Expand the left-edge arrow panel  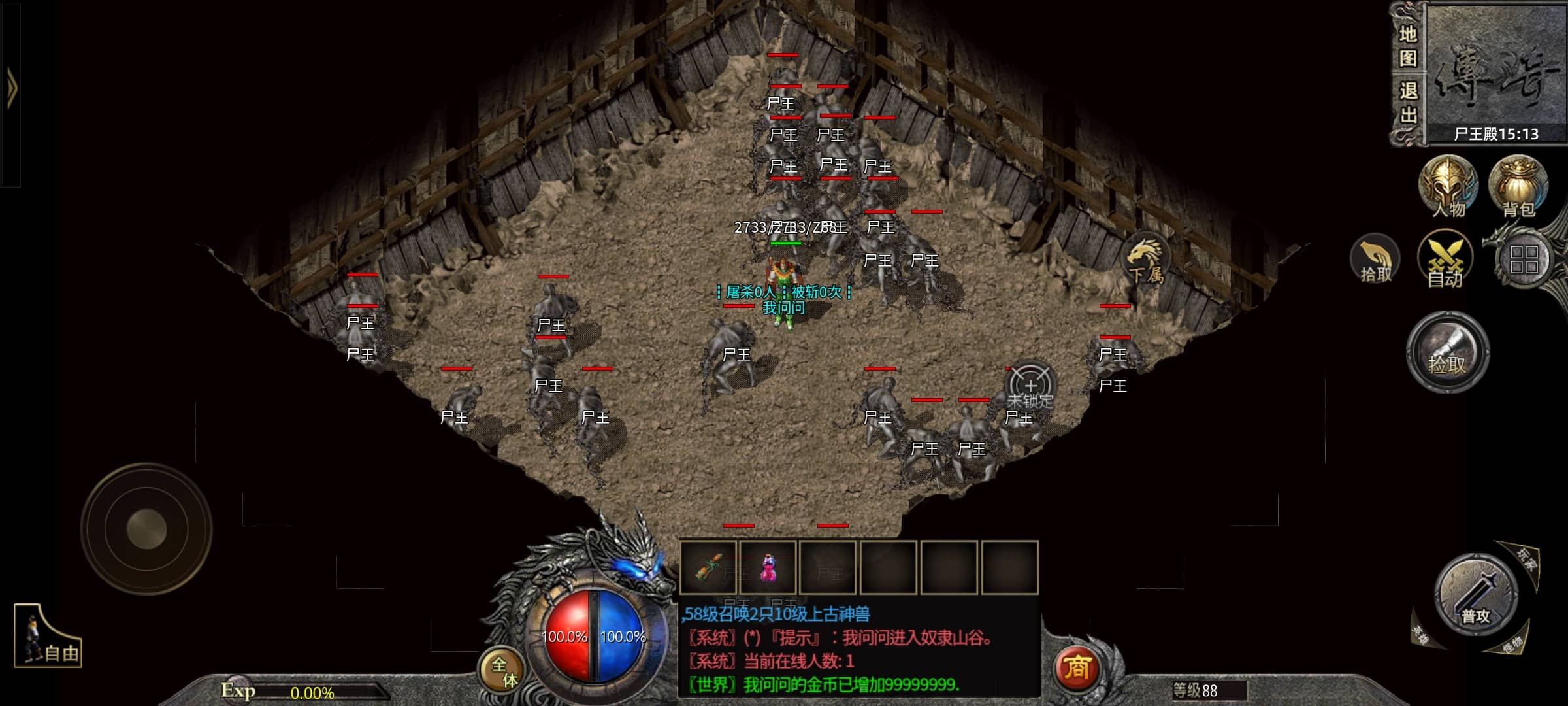[x=11, y=88]
